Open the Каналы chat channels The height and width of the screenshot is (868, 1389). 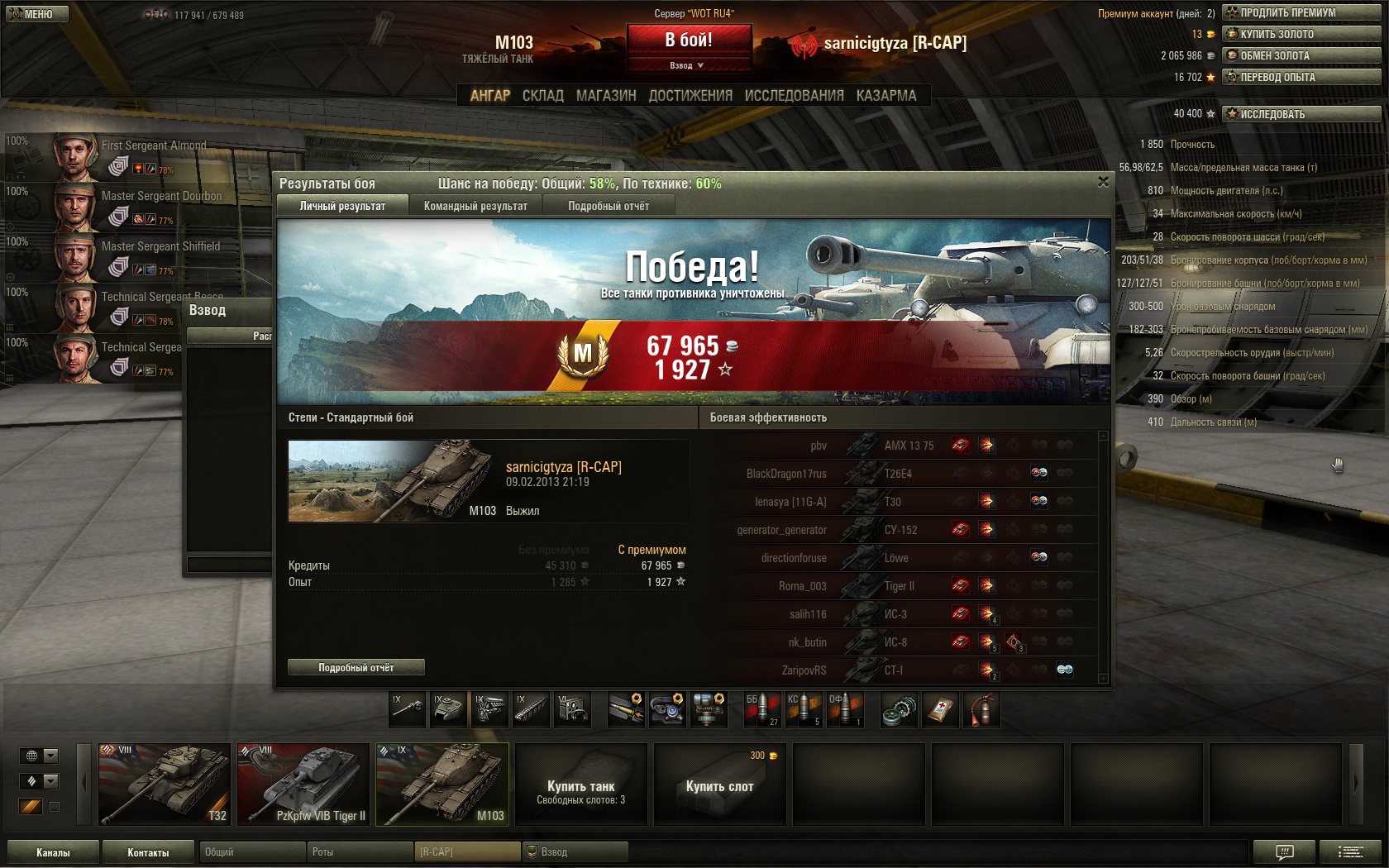(53, 852)
